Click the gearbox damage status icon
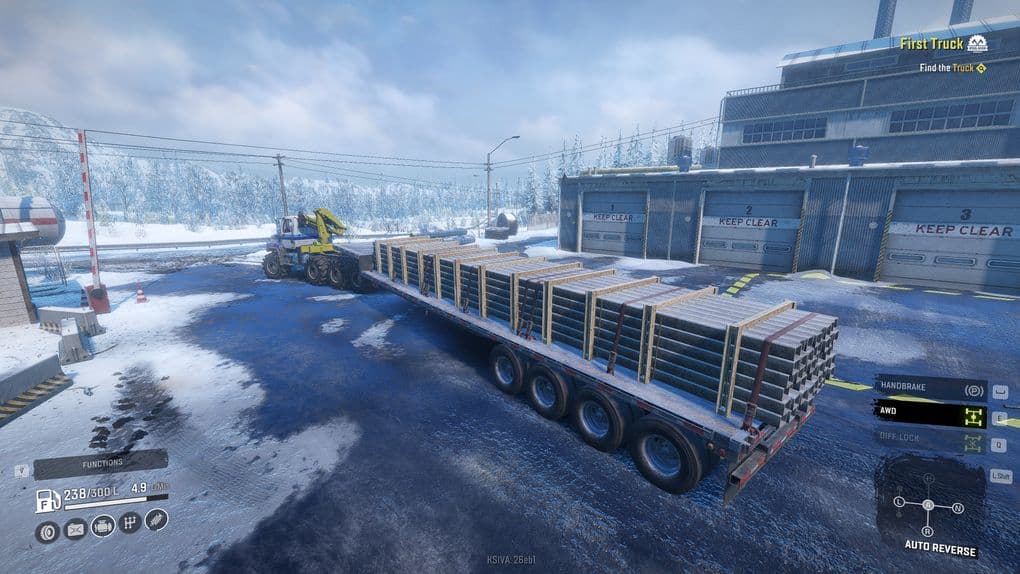The height and width of the screenshot is (574, 1020). (x=129, y=522)
